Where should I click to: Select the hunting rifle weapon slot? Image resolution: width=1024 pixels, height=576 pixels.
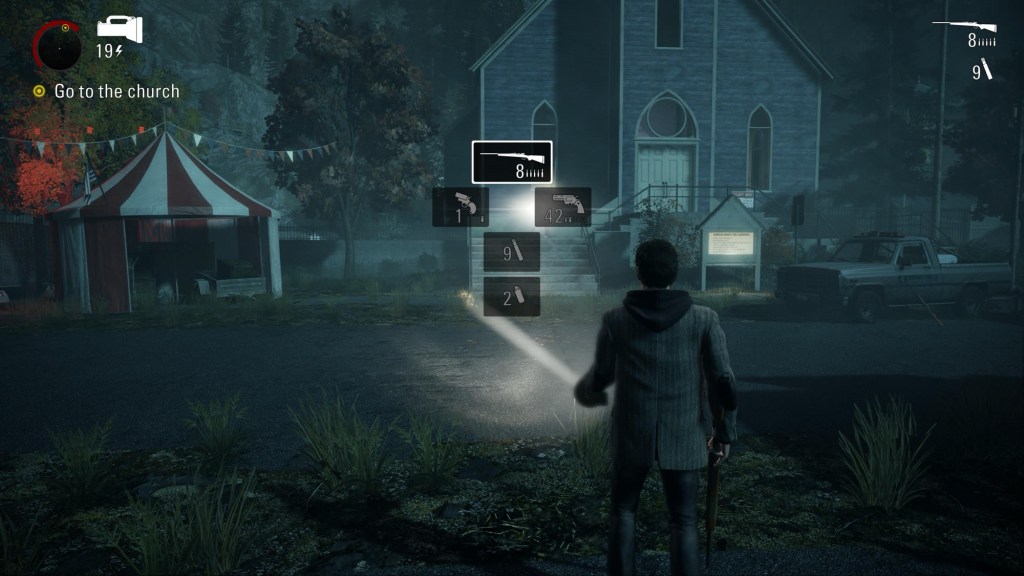point(512,162)
